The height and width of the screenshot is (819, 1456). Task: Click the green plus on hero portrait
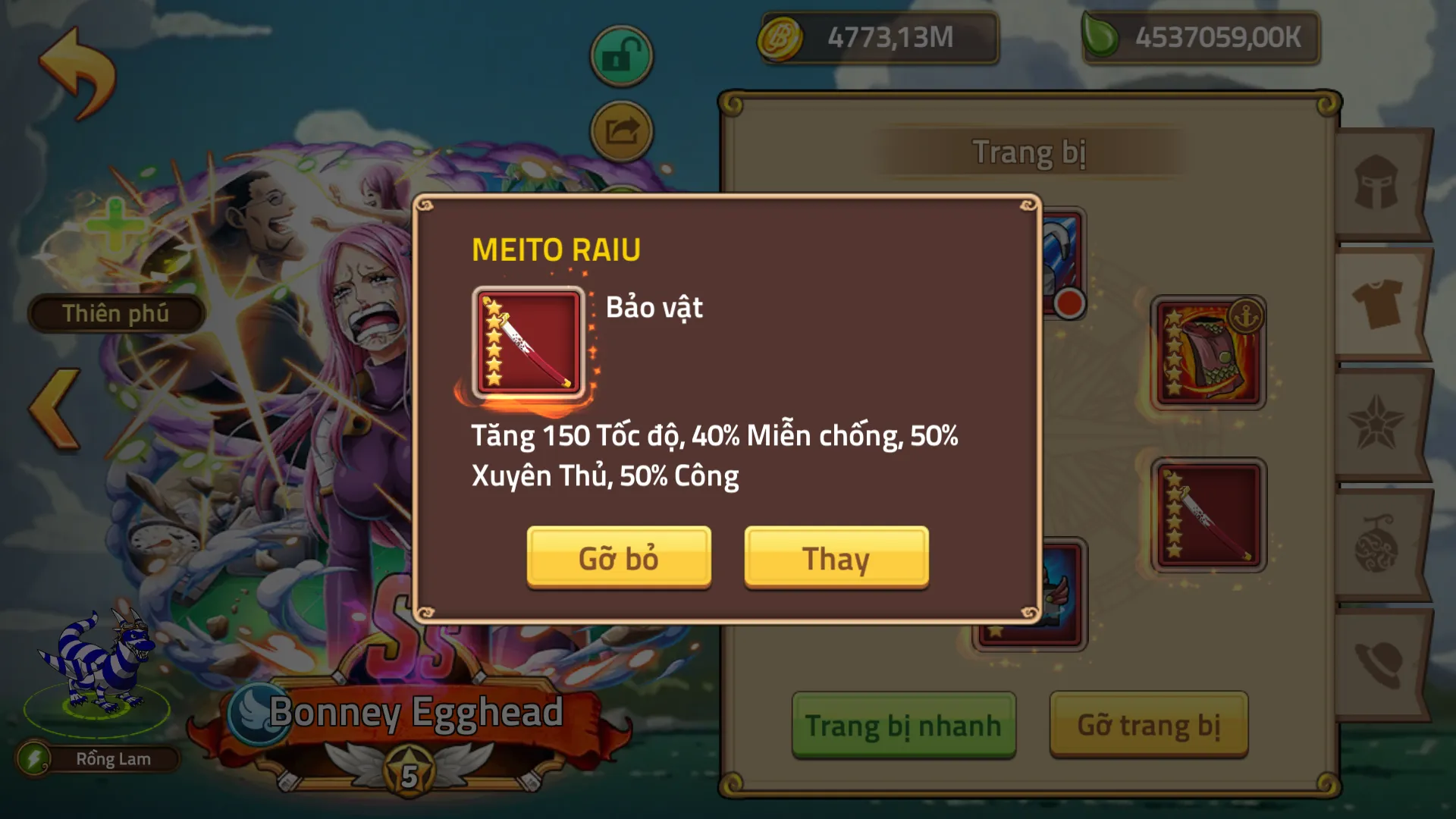tap(115, 224)
